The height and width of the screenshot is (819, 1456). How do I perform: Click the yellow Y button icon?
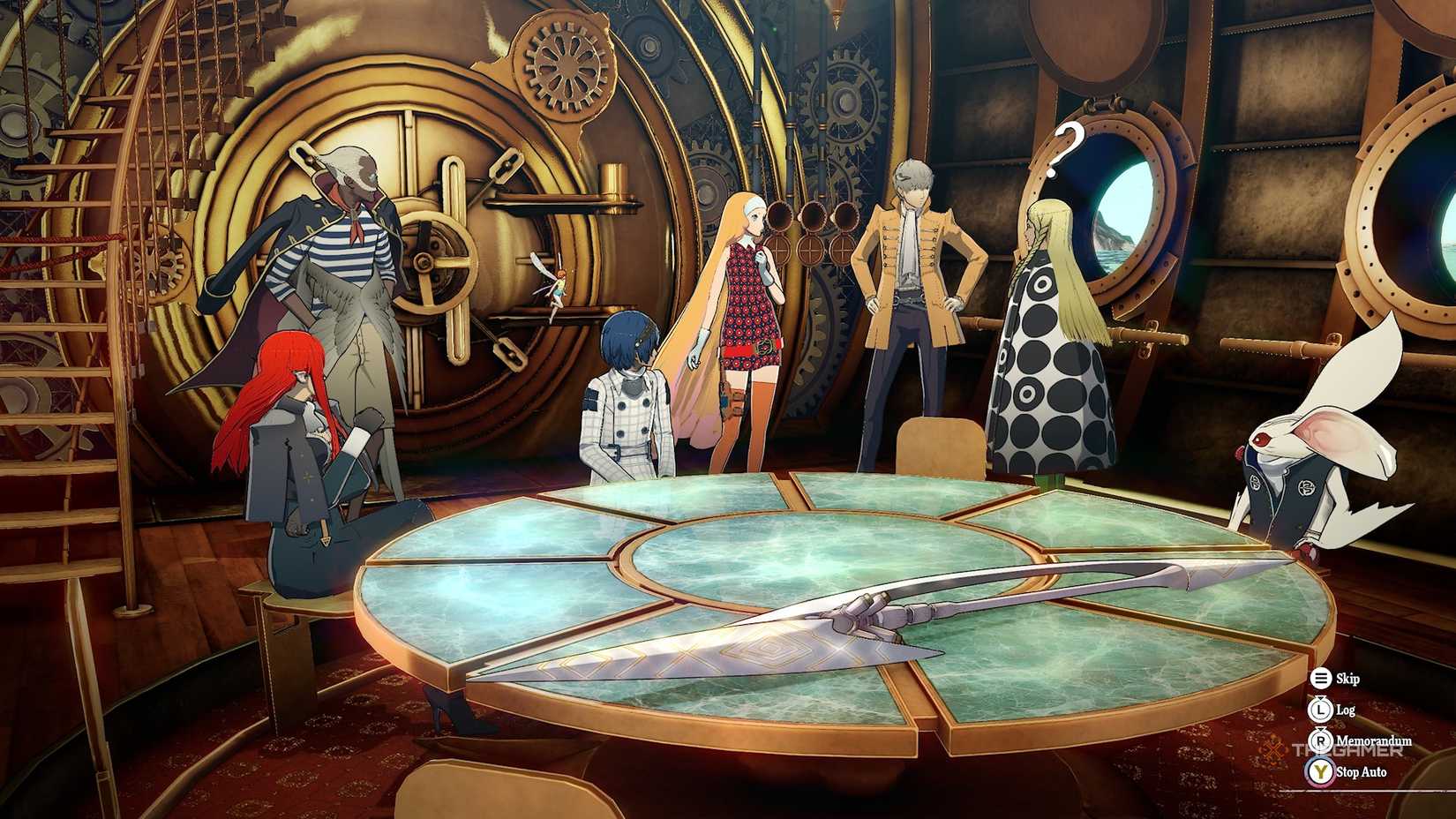[x=1321, y=770]
